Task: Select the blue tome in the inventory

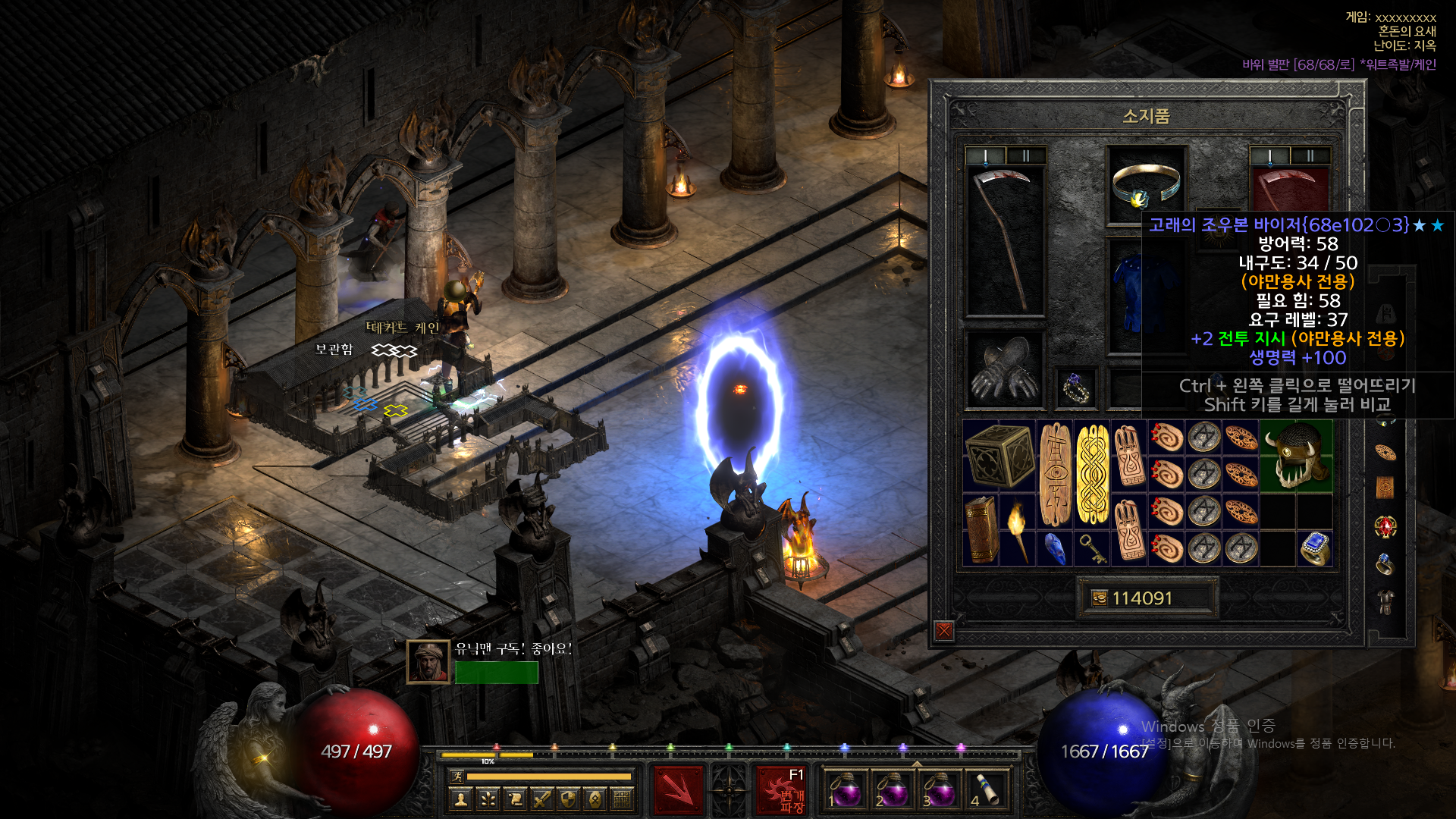Action: [x=1054, y=548]
